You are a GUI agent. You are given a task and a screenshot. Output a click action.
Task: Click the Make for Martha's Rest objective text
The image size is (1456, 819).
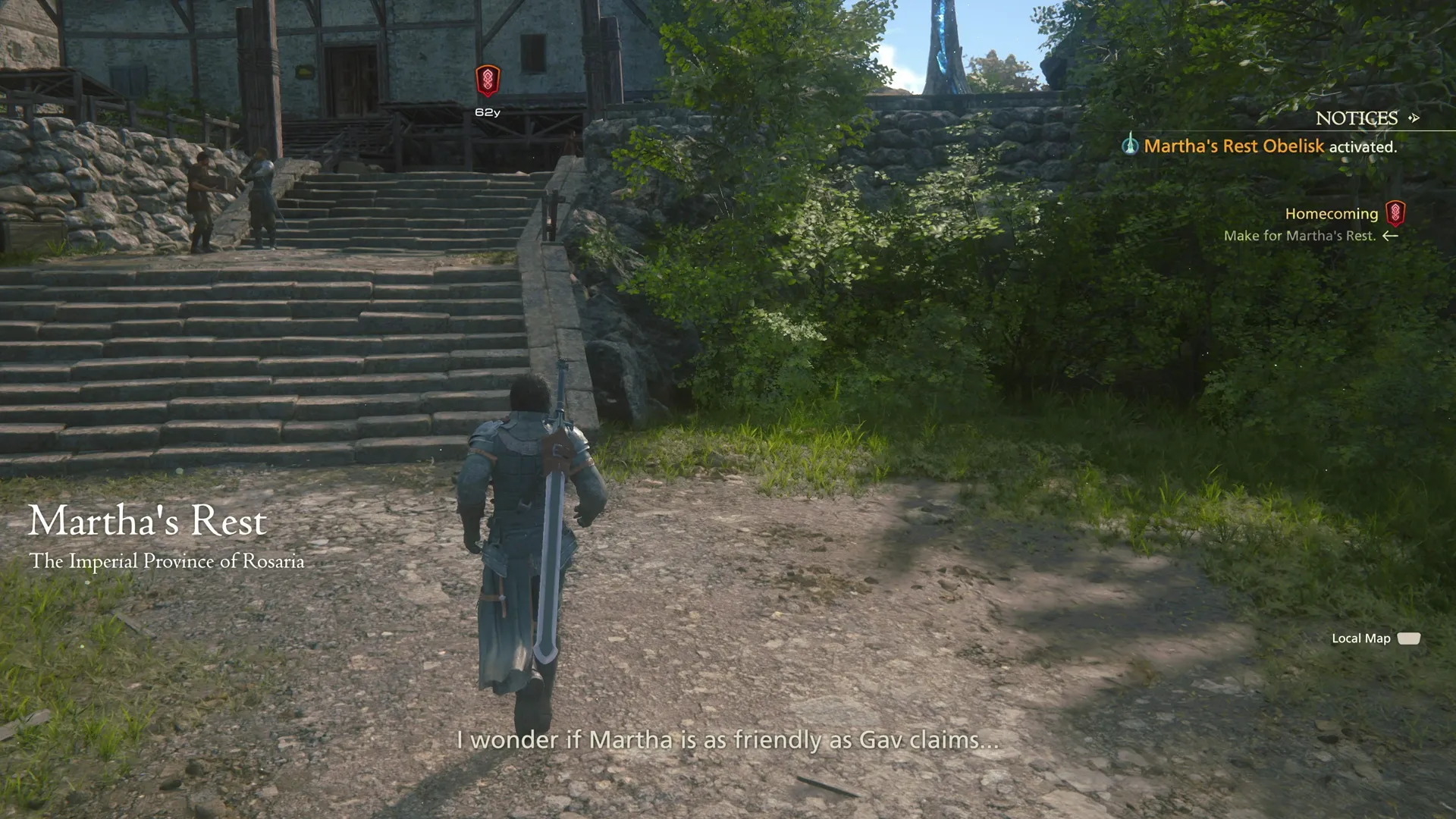tap(1301, 236)
